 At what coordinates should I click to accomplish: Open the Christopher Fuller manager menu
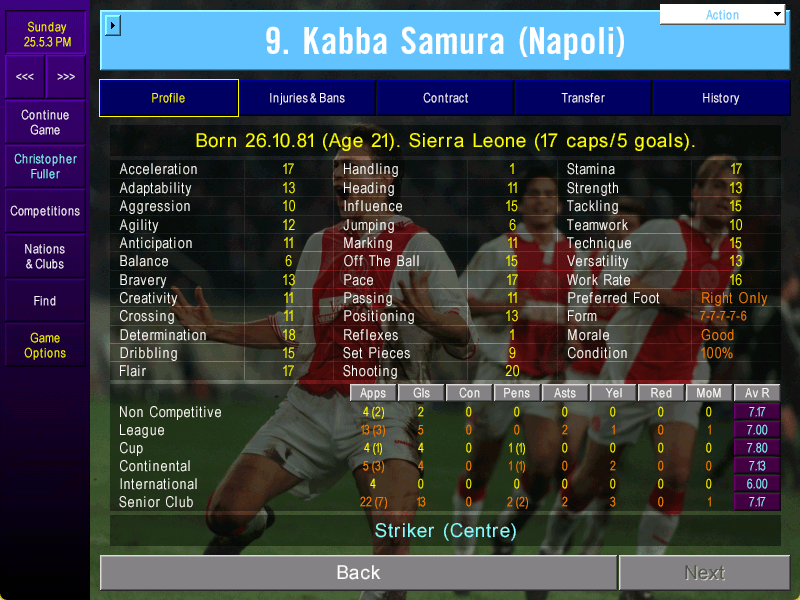click(x=45, y=167)
